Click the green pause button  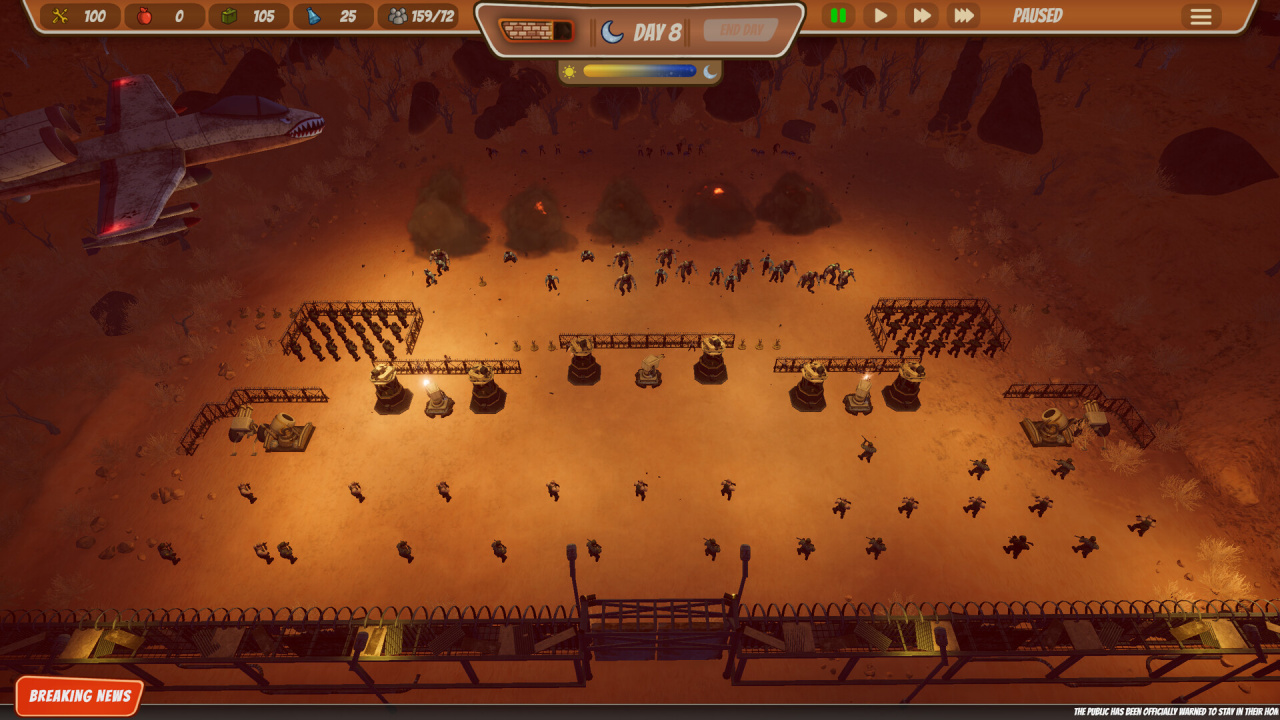tap(838, 16)
